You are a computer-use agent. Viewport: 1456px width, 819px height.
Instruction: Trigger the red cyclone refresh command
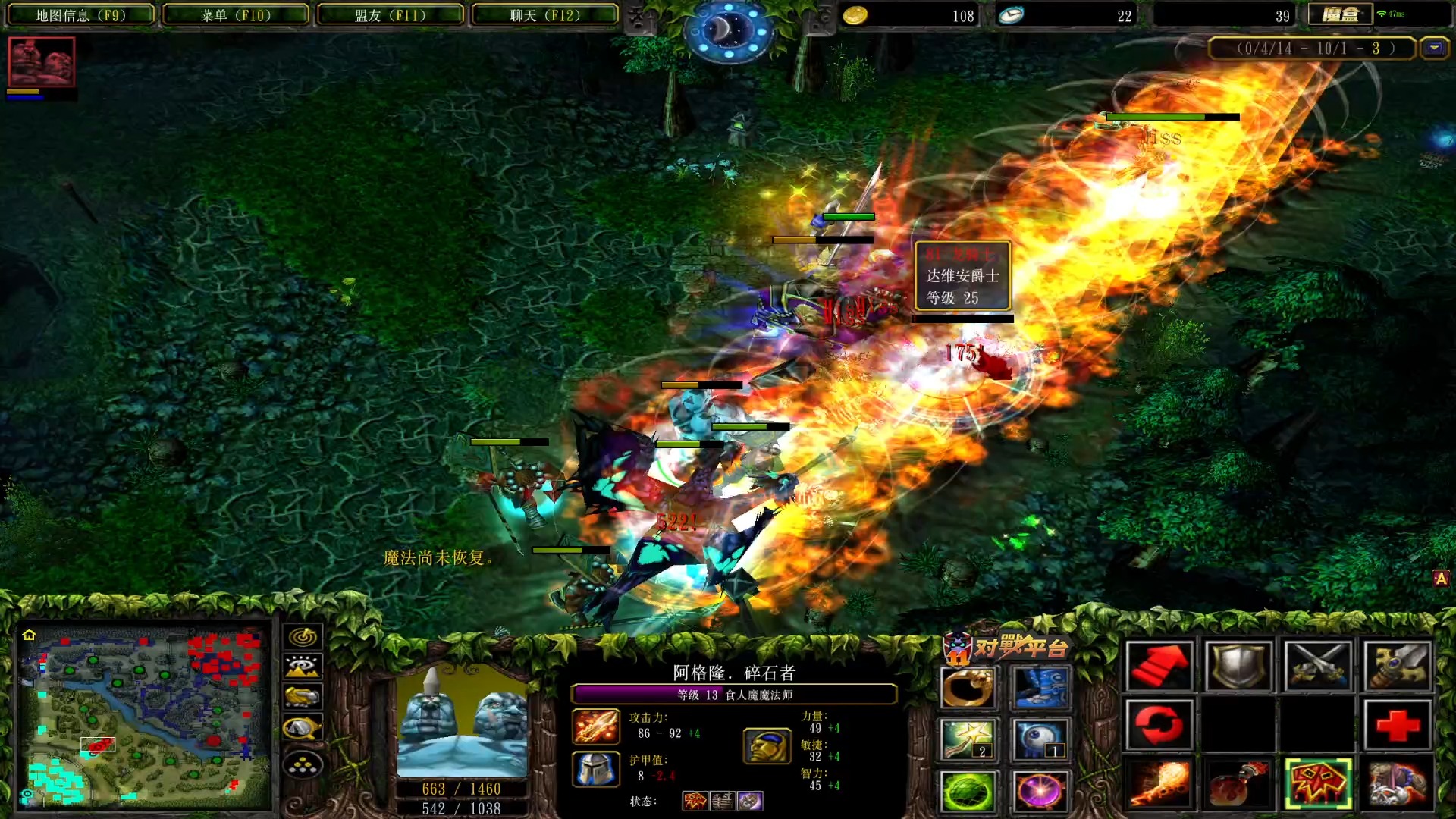(x=1159, y=724)
